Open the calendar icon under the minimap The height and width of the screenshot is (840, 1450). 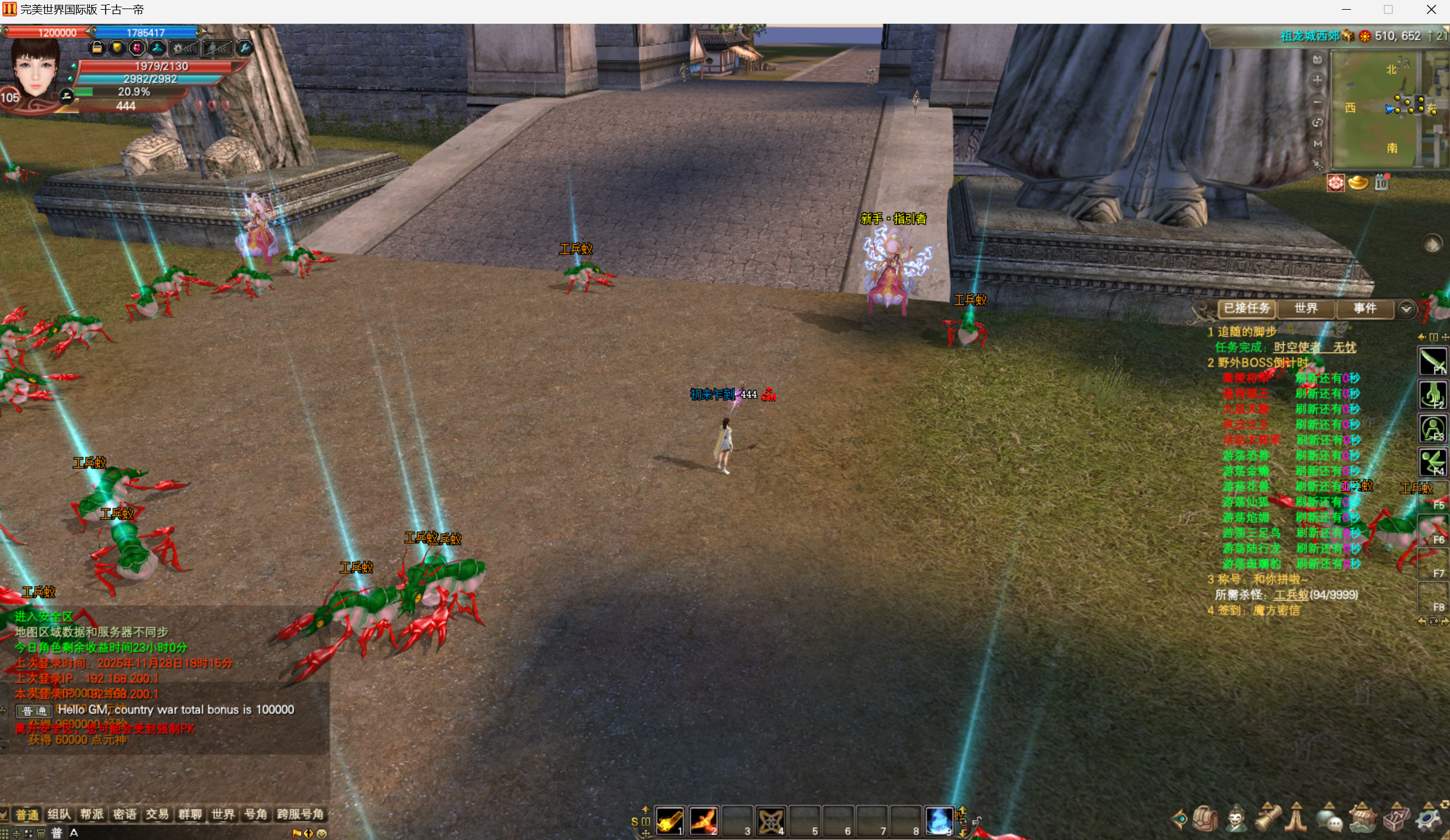[1381, 183]
